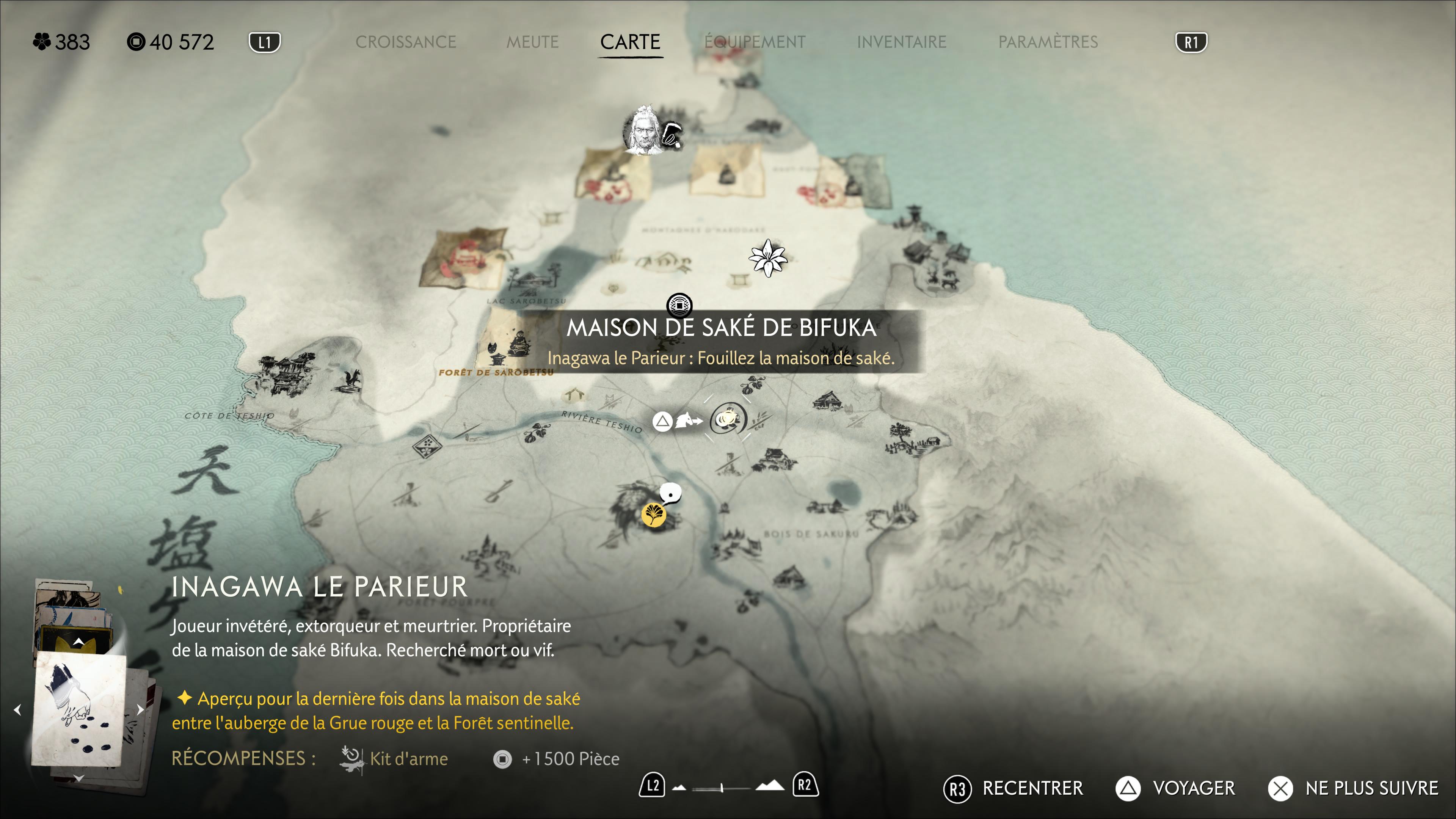1456x819 pixels.
Task: Click the speech bubble map marker
Action: coord(671,494)
